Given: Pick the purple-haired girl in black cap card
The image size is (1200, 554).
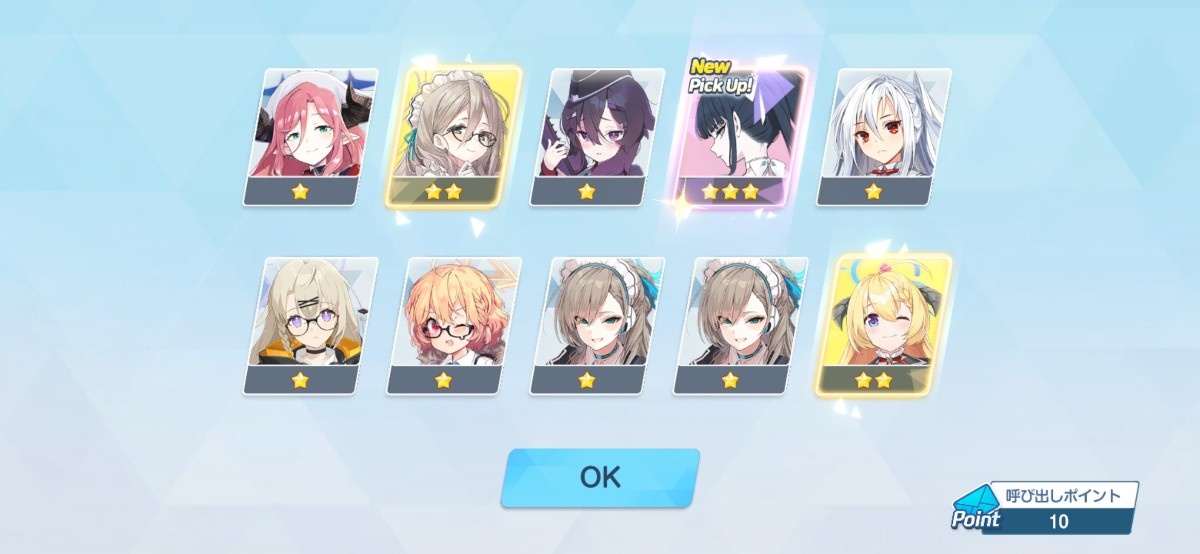Looking at the screenshot, I should coord(596,137).
